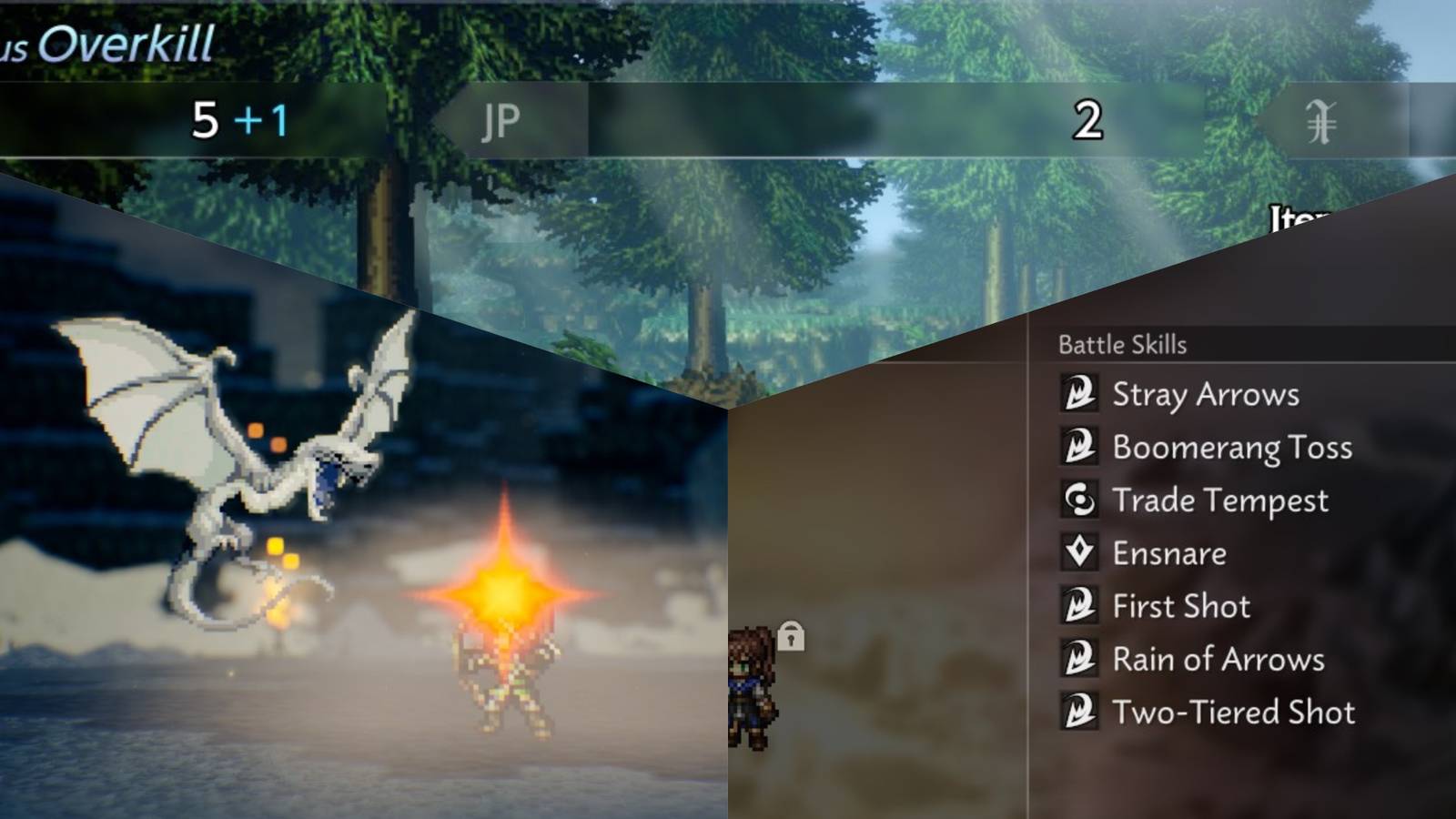The image size is (1456, 819).
Task: Select the Trade Tempest swirl icon
Action: [x=1081, y=500]
